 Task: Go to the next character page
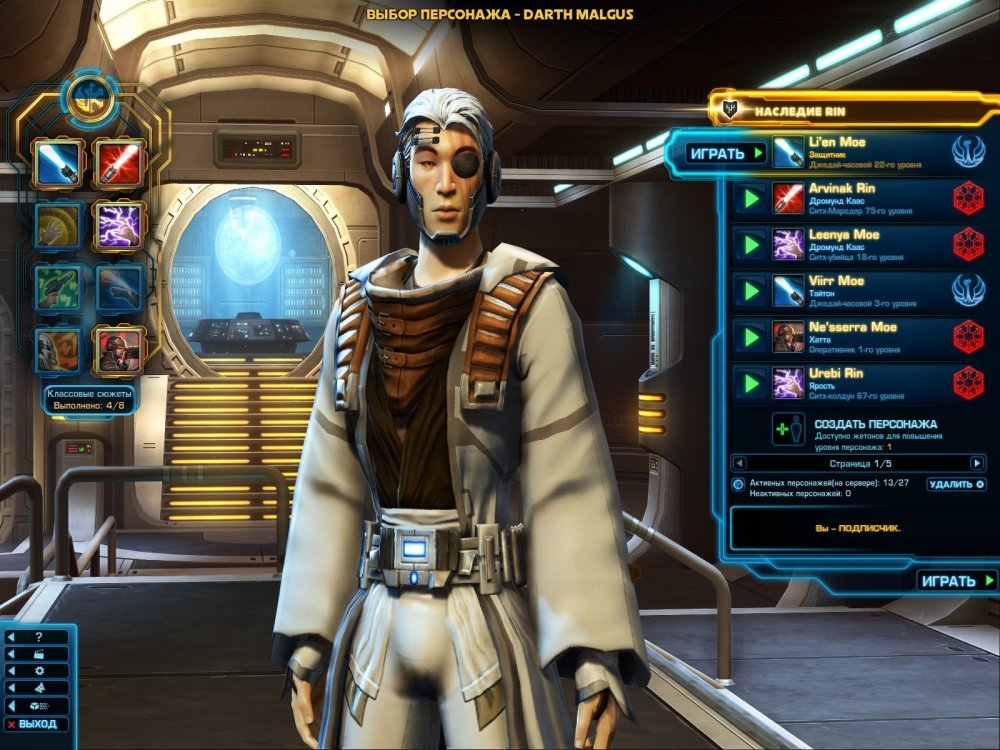click(977, 463)
